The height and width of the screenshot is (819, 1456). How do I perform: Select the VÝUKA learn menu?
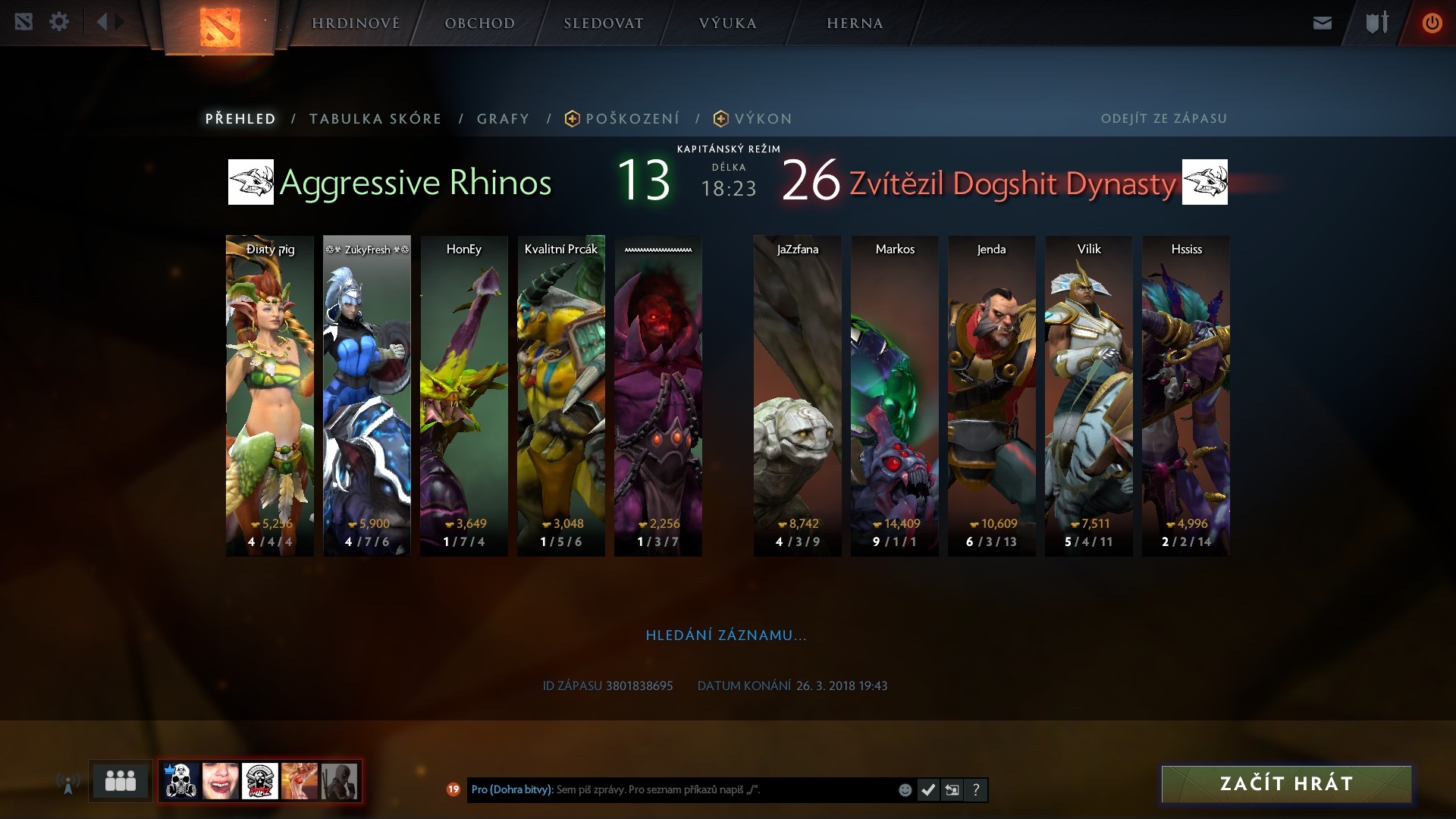click(727, 24)
